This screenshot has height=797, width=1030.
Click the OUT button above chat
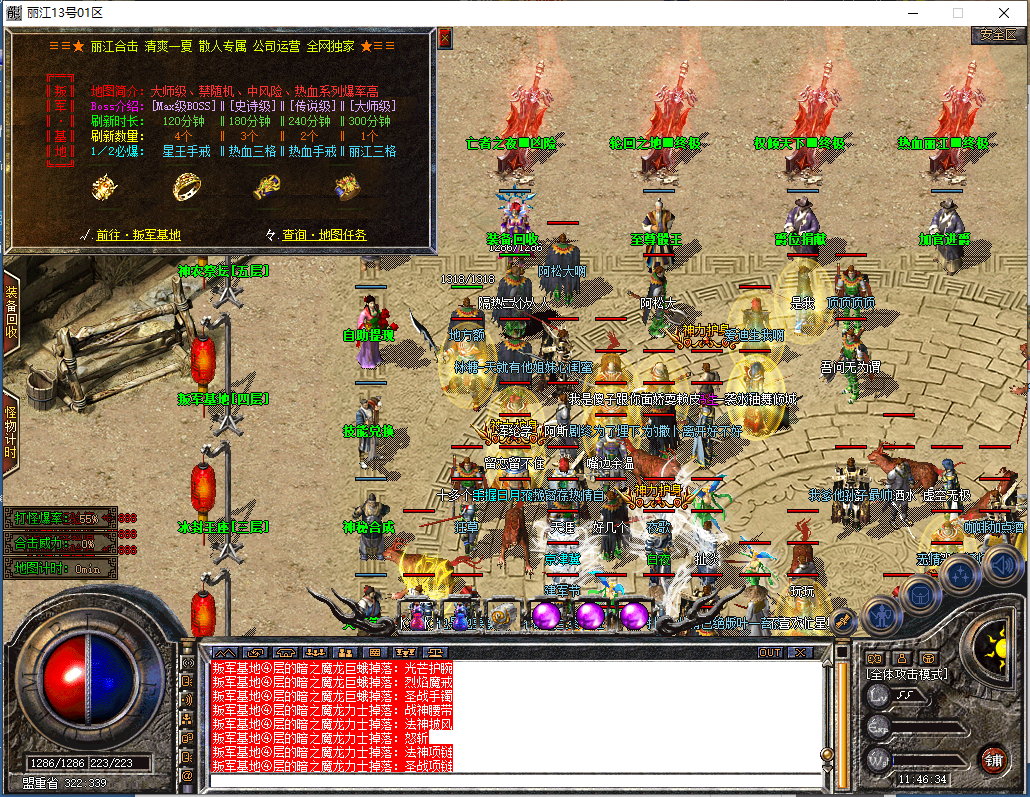[769, 652]
